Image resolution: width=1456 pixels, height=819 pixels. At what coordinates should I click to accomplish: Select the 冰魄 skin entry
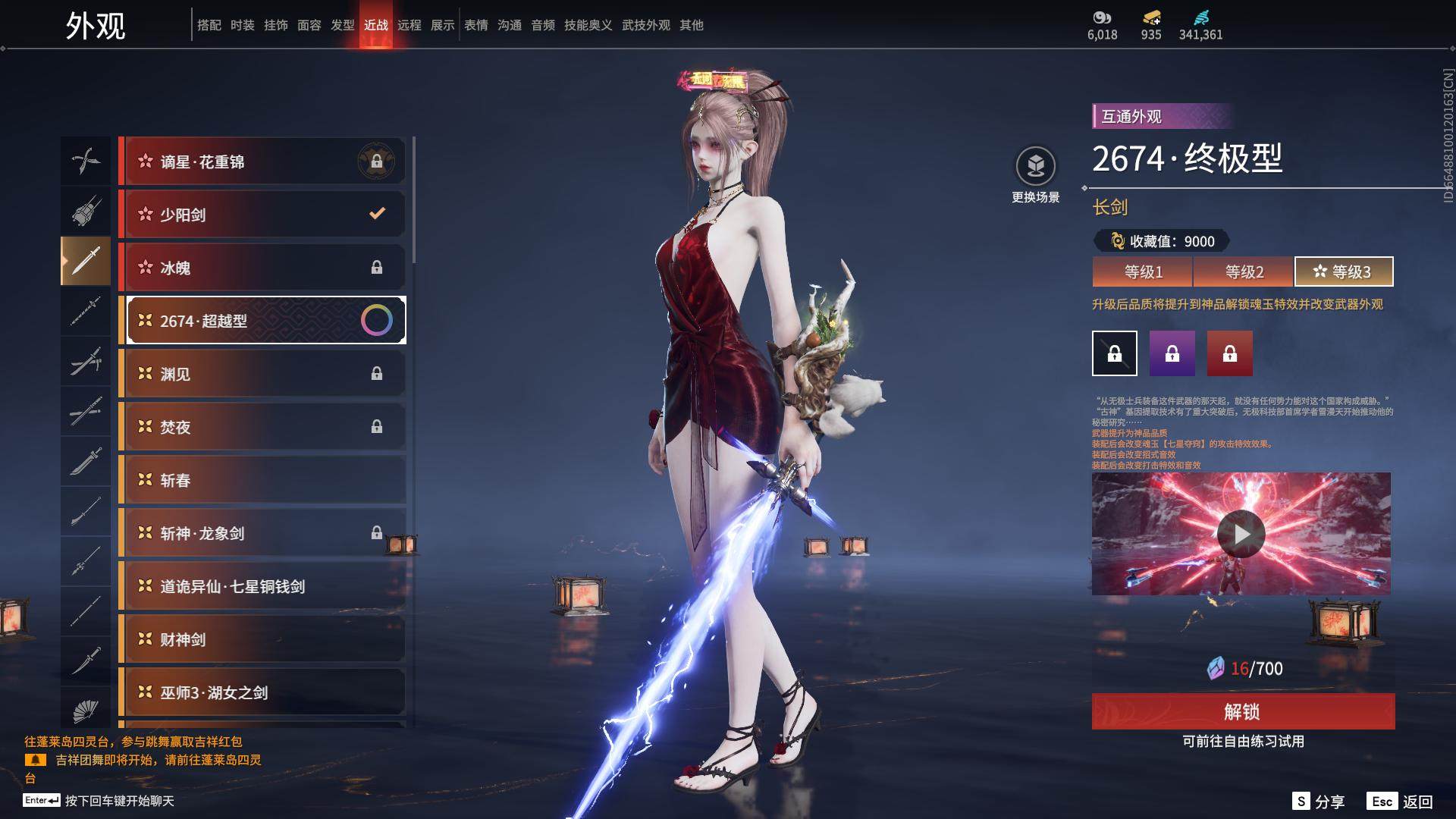pos(262,268)
